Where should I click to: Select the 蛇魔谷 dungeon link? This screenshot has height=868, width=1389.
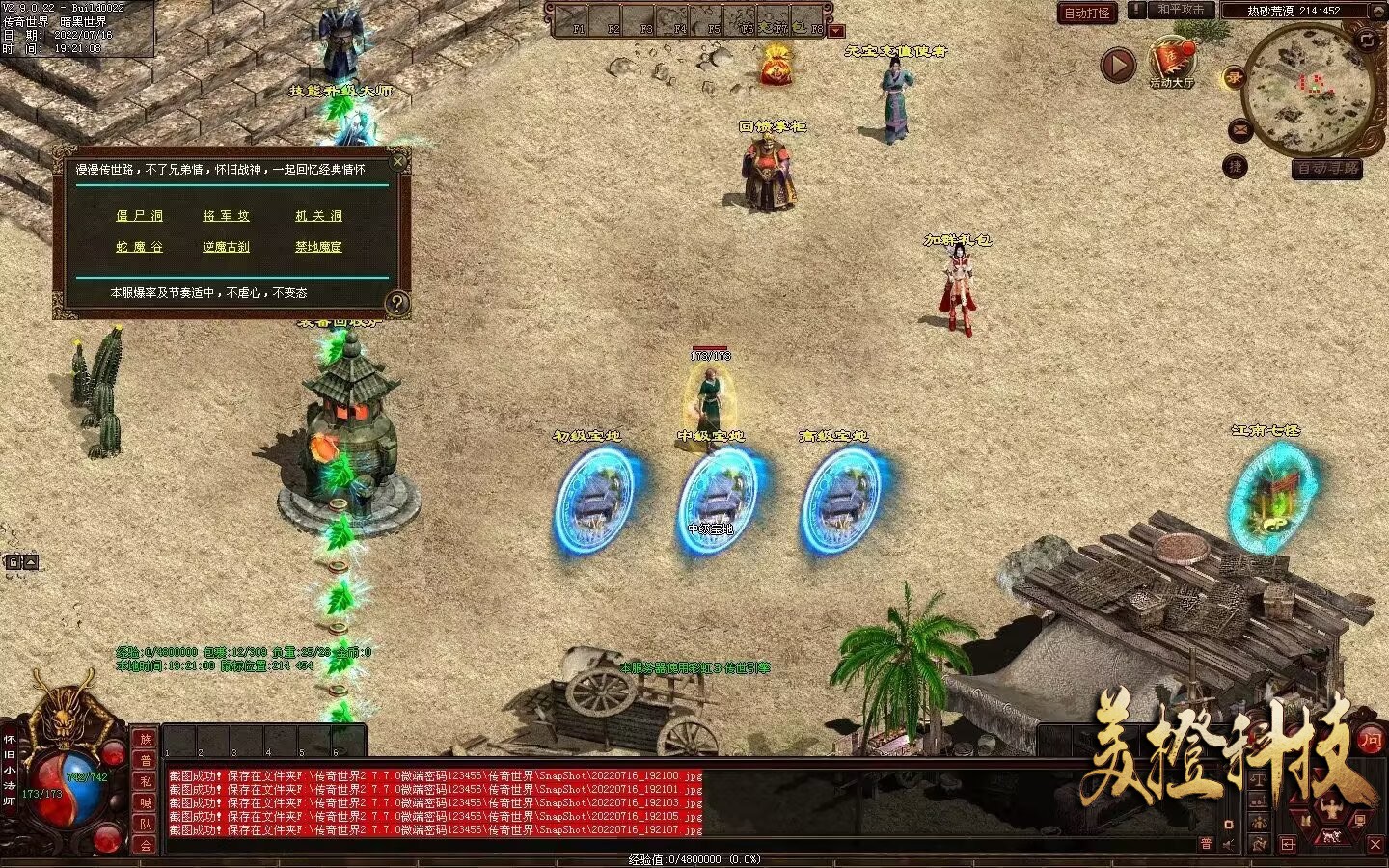[140, 247]
